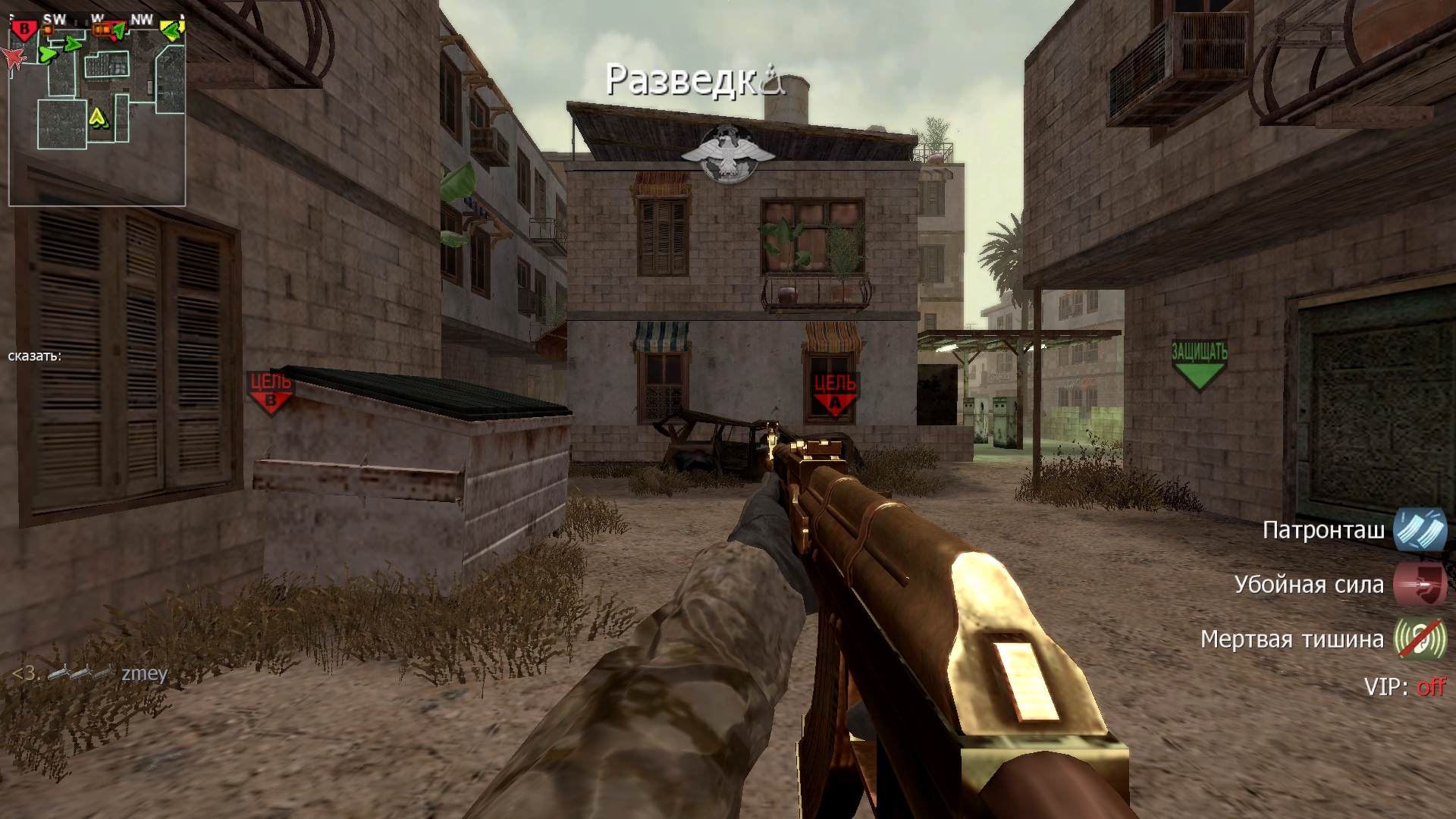Select the Убойная сила perk icon
The width and height of the screenshot is (1456, 819).
[x=1420, y=585]
